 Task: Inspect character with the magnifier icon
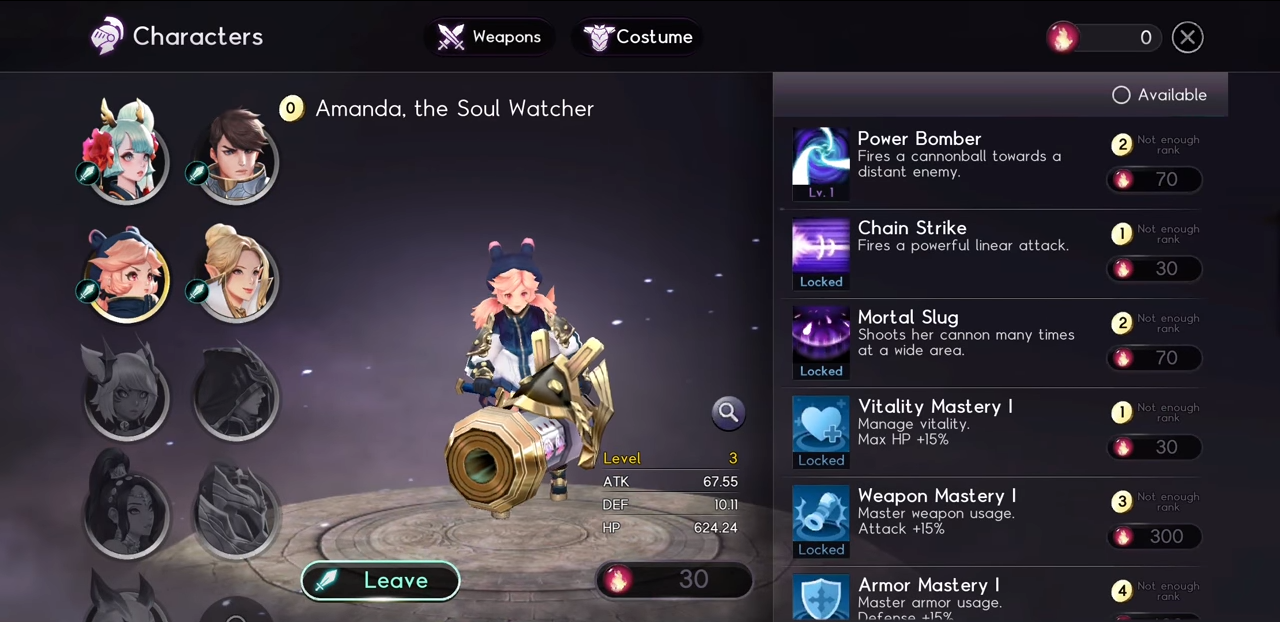[728, 411]
